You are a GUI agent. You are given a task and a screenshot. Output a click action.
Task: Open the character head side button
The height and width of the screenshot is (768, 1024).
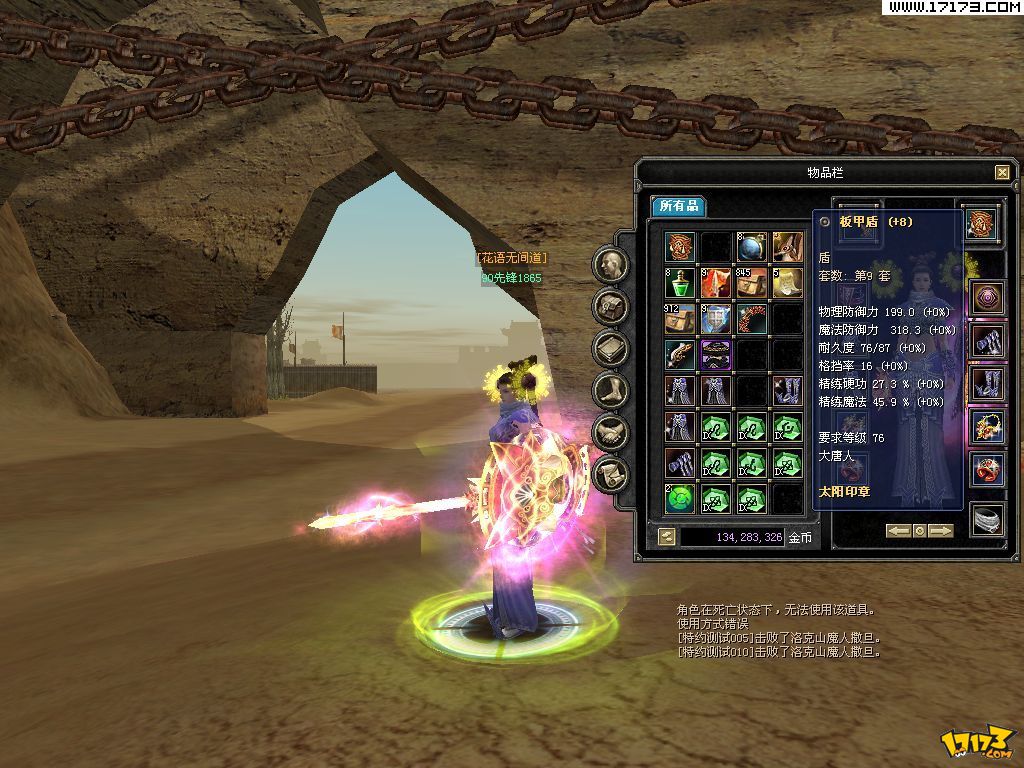click(x=610, y=265)
